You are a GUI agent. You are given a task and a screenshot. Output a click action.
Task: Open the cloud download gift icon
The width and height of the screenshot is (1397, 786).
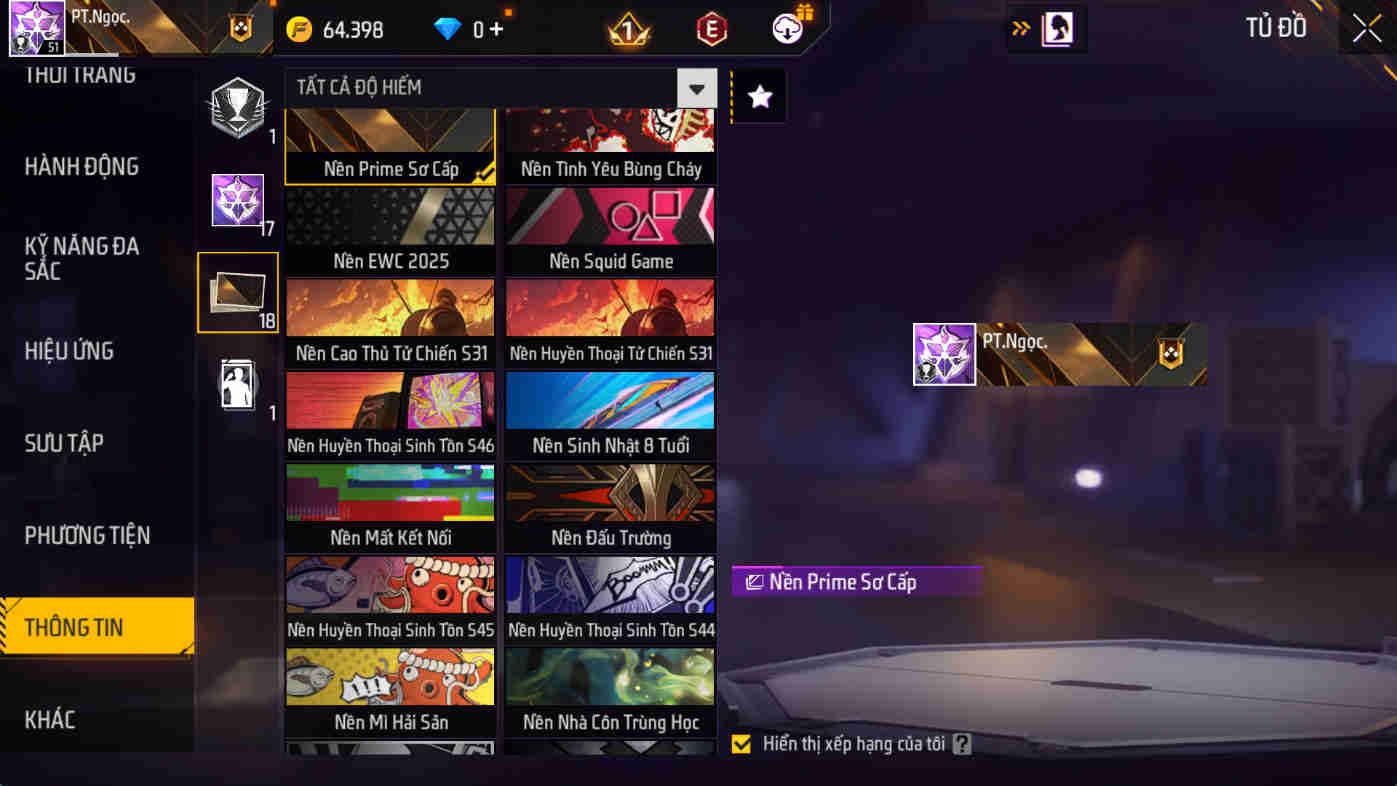coord(786,27)
